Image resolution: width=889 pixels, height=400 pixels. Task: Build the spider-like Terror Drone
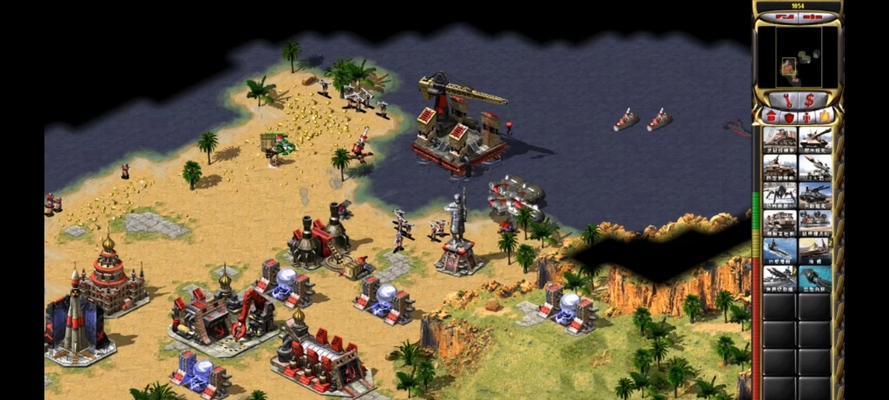coord(780,194)
